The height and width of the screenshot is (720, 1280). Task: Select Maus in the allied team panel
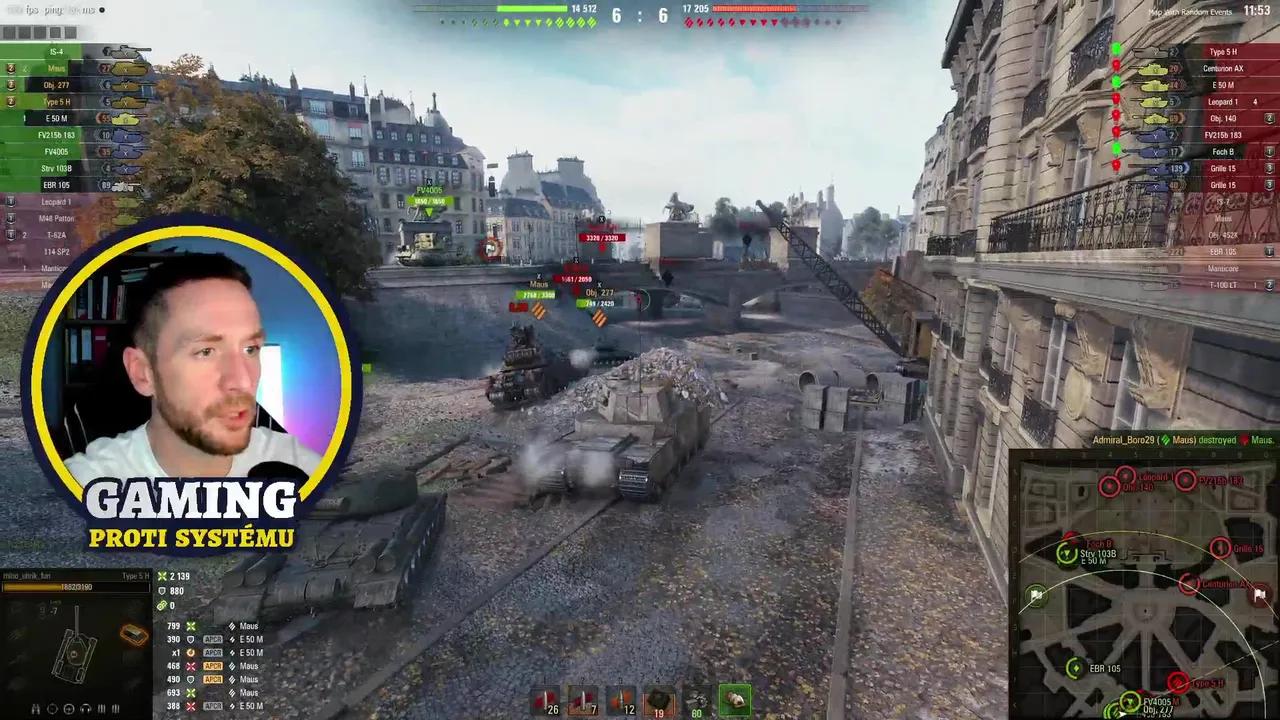56,68
